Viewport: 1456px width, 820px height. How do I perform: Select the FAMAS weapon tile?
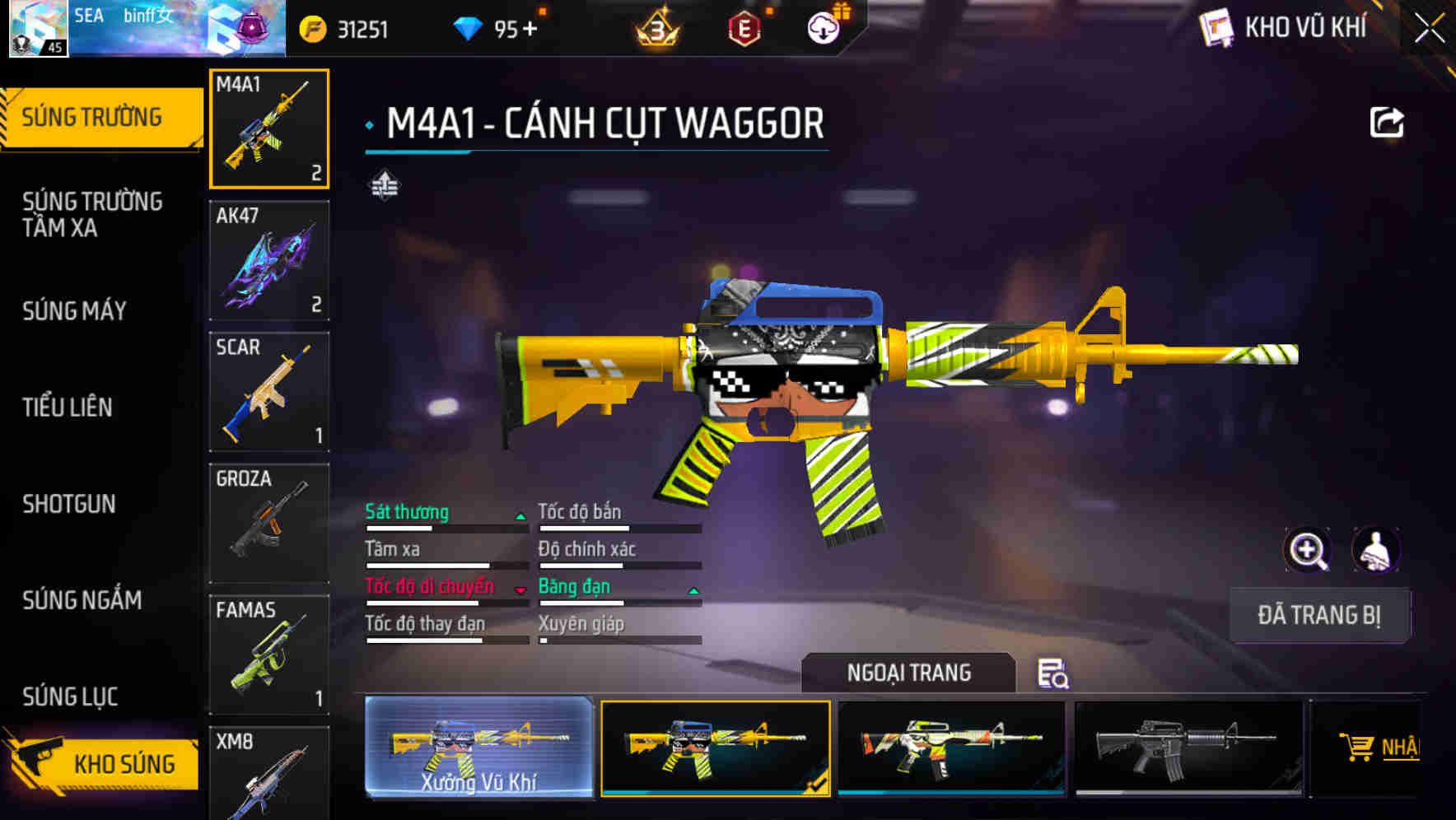point(269,655)
